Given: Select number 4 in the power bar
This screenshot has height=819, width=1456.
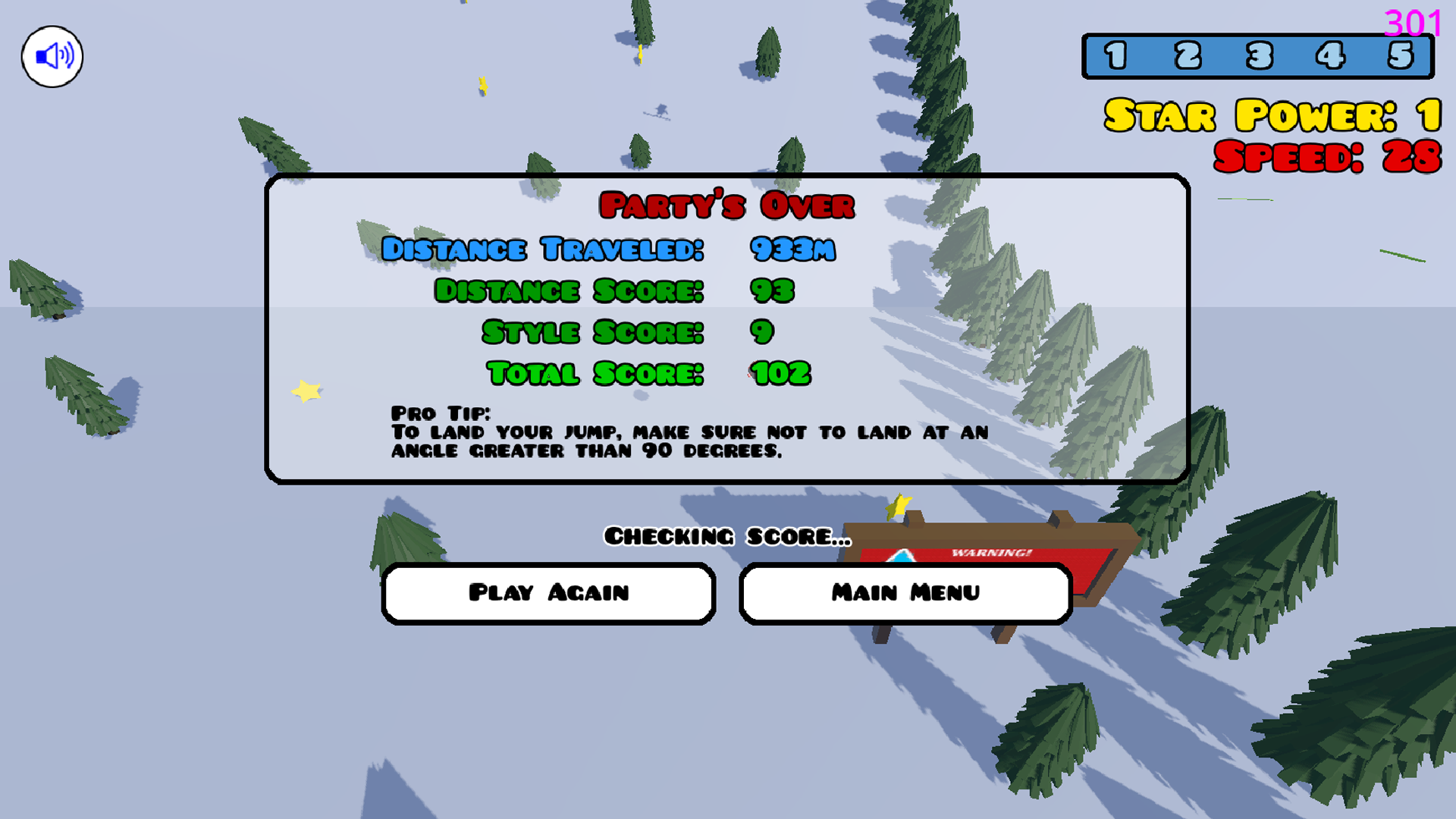Looking at the screenshot, I should (1329, 55).
